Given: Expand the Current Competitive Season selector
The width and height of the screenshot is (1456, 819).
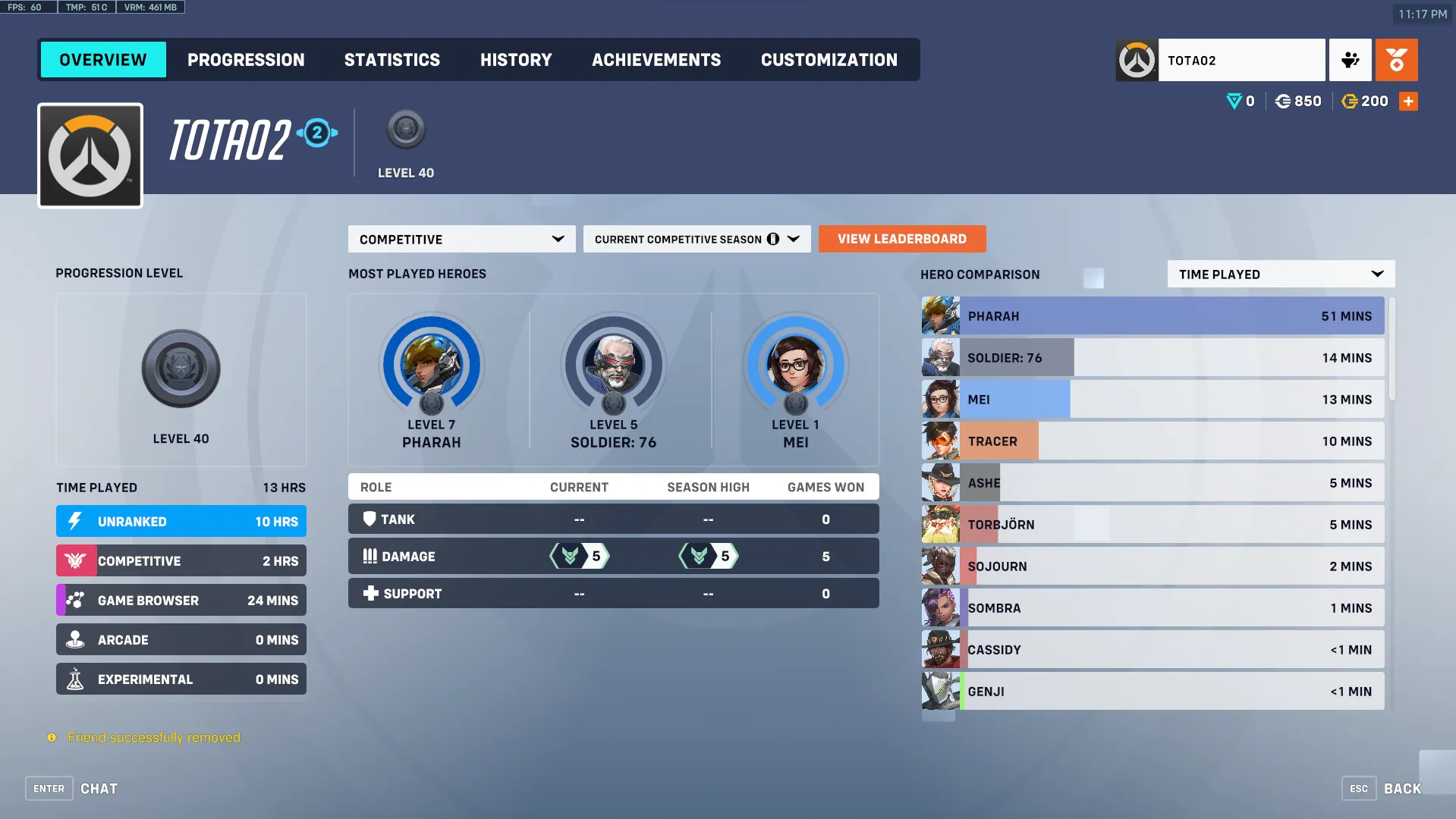Looking at the screenshot, I should [696, 239].
